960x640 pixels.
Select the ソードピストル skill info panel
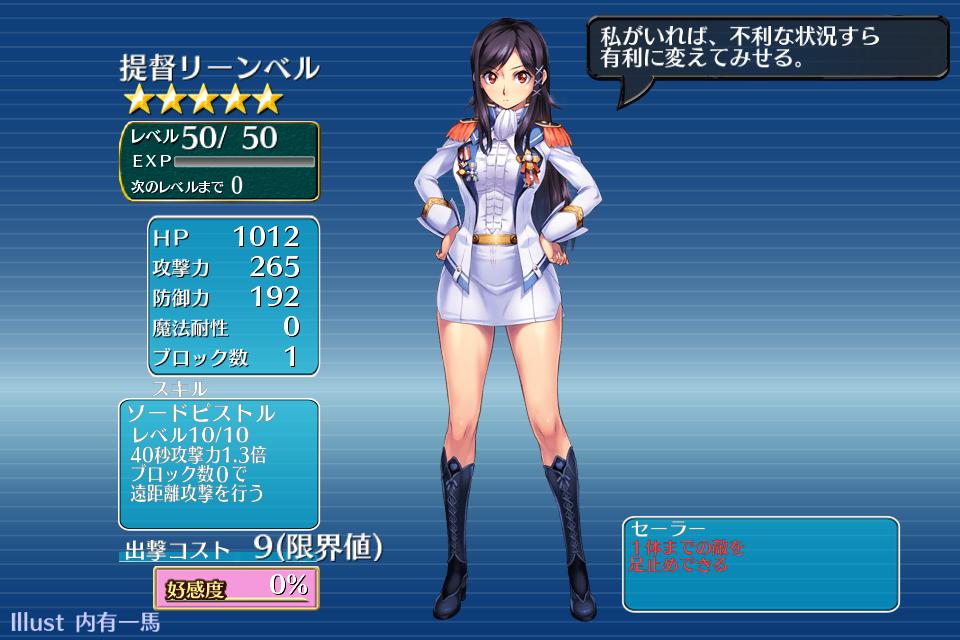219,463
